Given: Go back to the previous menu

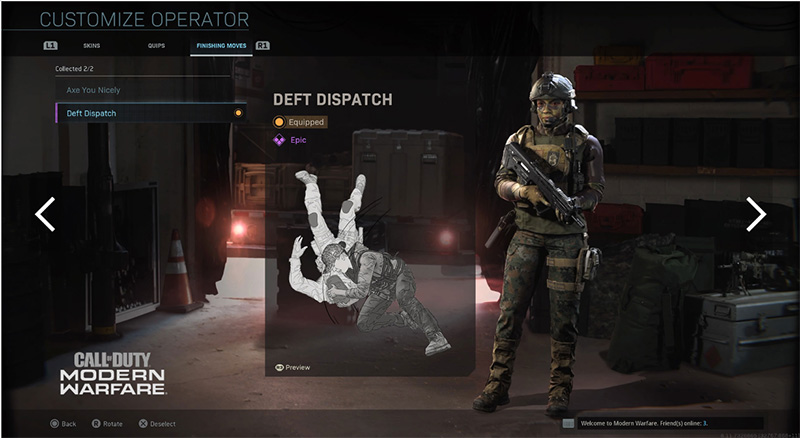Looking at the screenshot, I should point(62,424).
